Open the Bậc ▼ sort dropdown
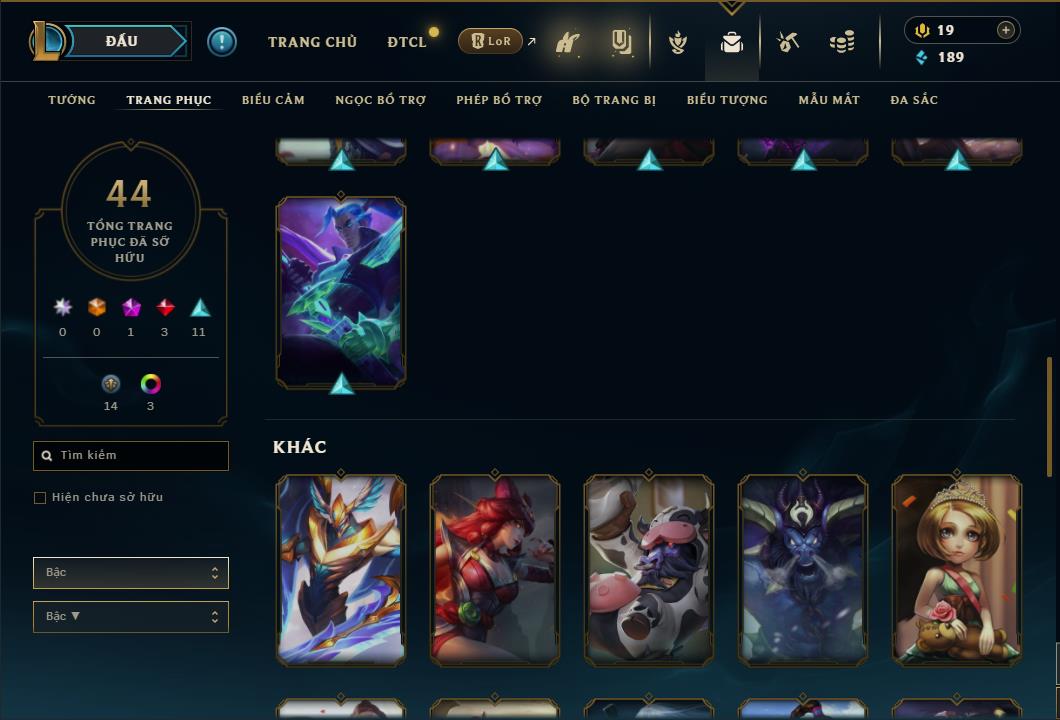The height and width of the screenshot is (720, 1060). (131, 617)
